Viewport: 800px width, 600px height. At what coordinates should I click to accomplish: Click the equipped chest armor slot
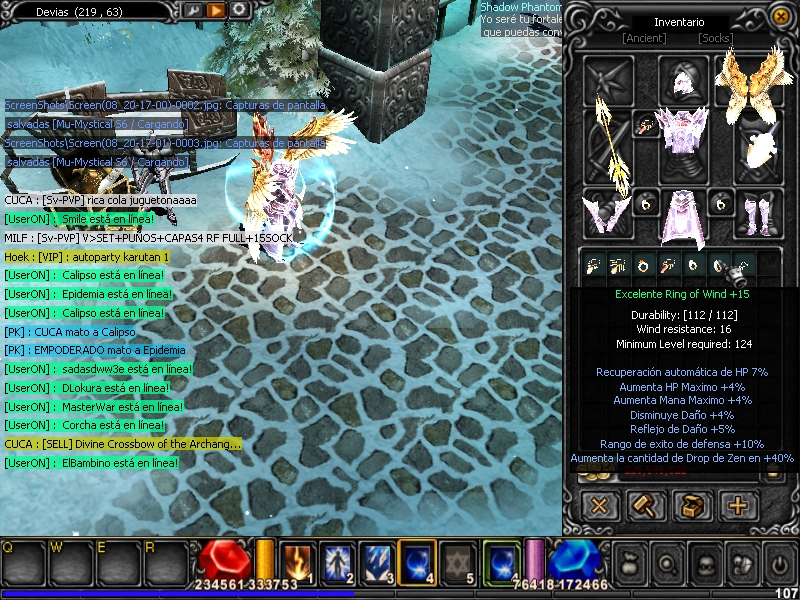click(x=682, y=131)
